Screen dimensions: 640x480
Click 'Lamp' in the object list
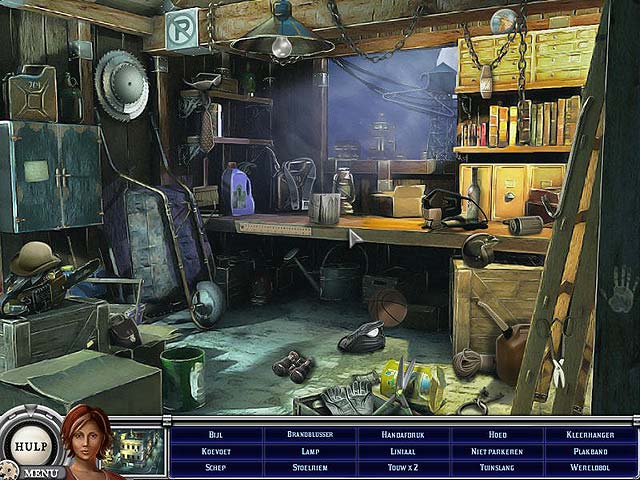(x=310, y=451)
